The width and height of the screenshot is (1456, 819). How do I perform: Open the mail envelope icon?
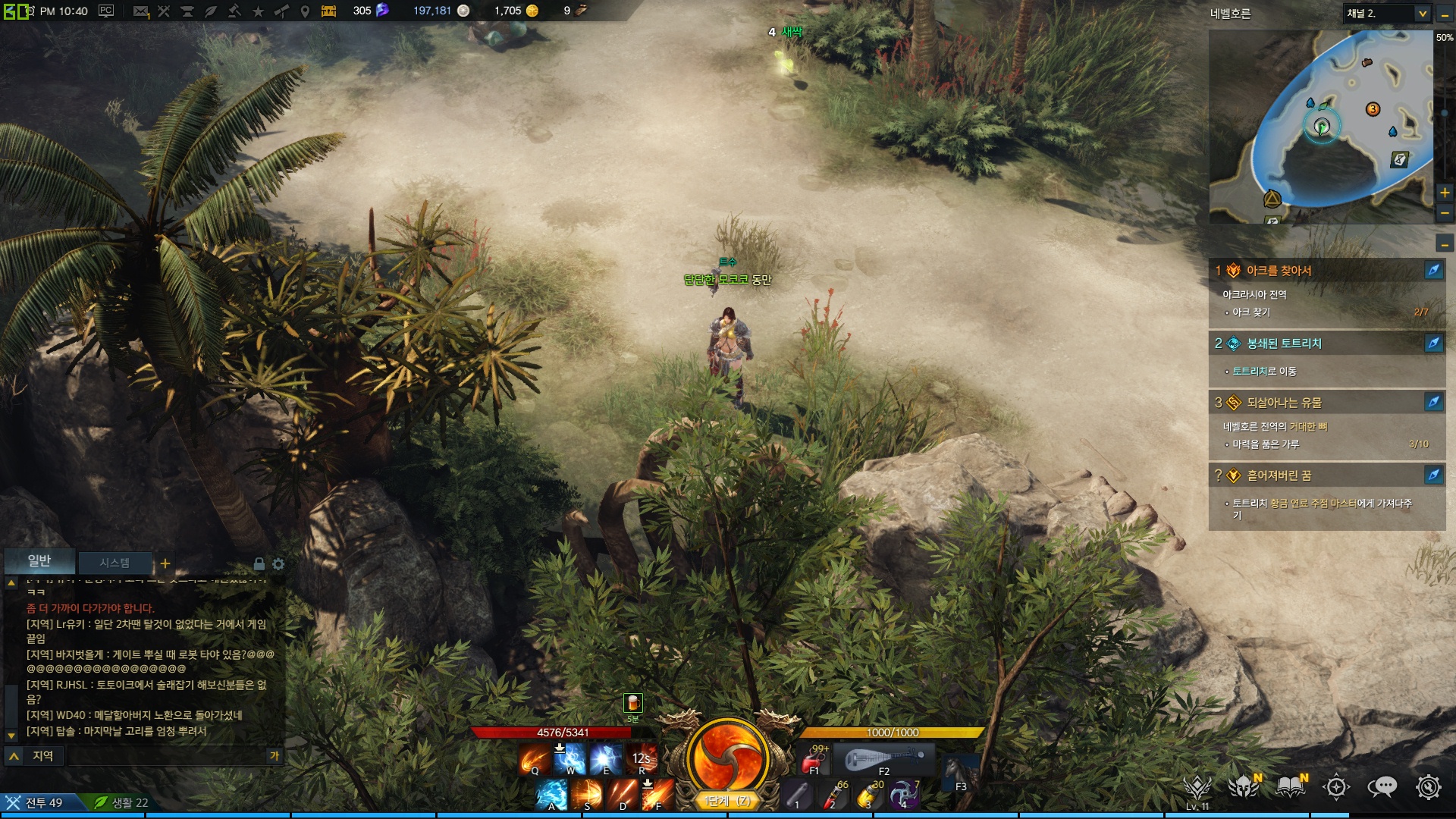(x=140, y=11)
